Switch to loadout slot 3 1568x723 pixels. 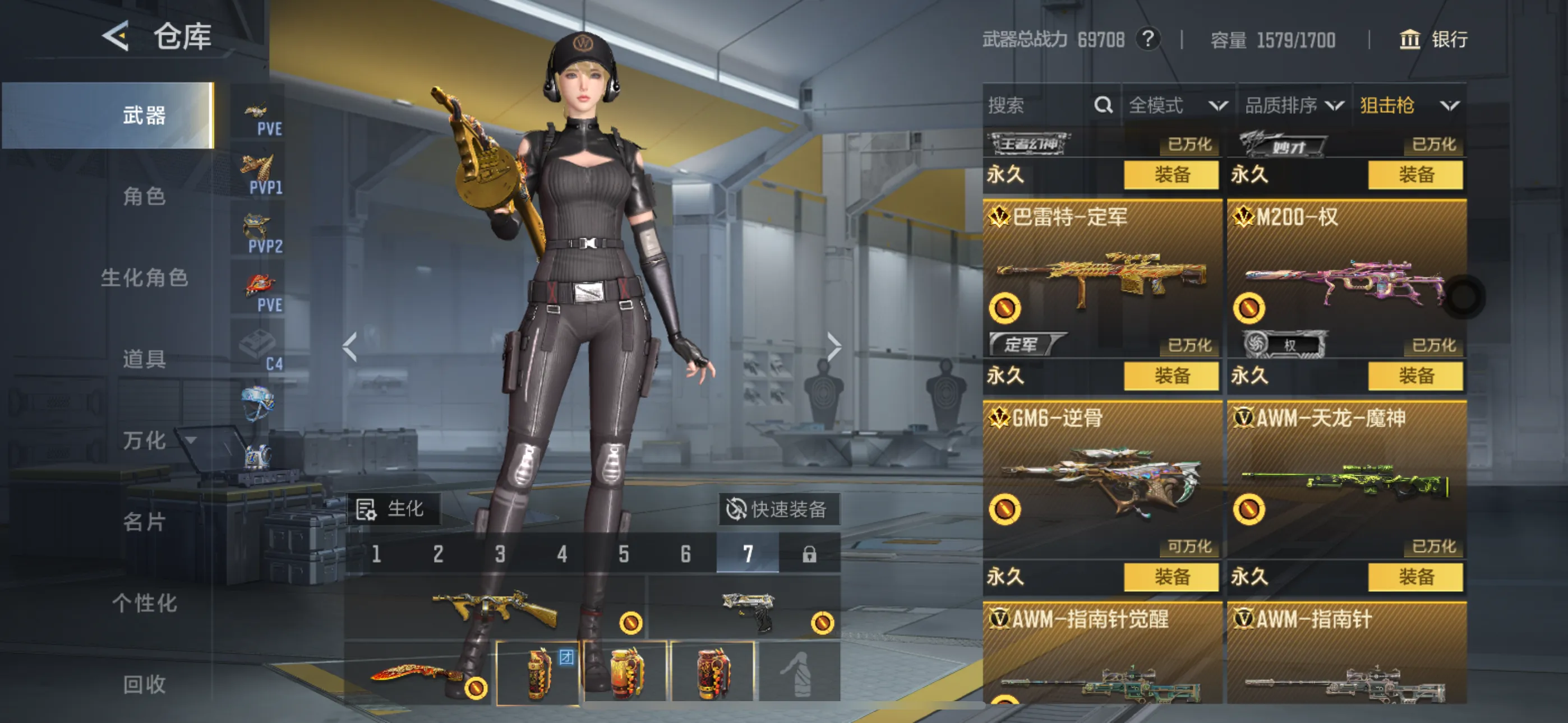tap(500, 554)
